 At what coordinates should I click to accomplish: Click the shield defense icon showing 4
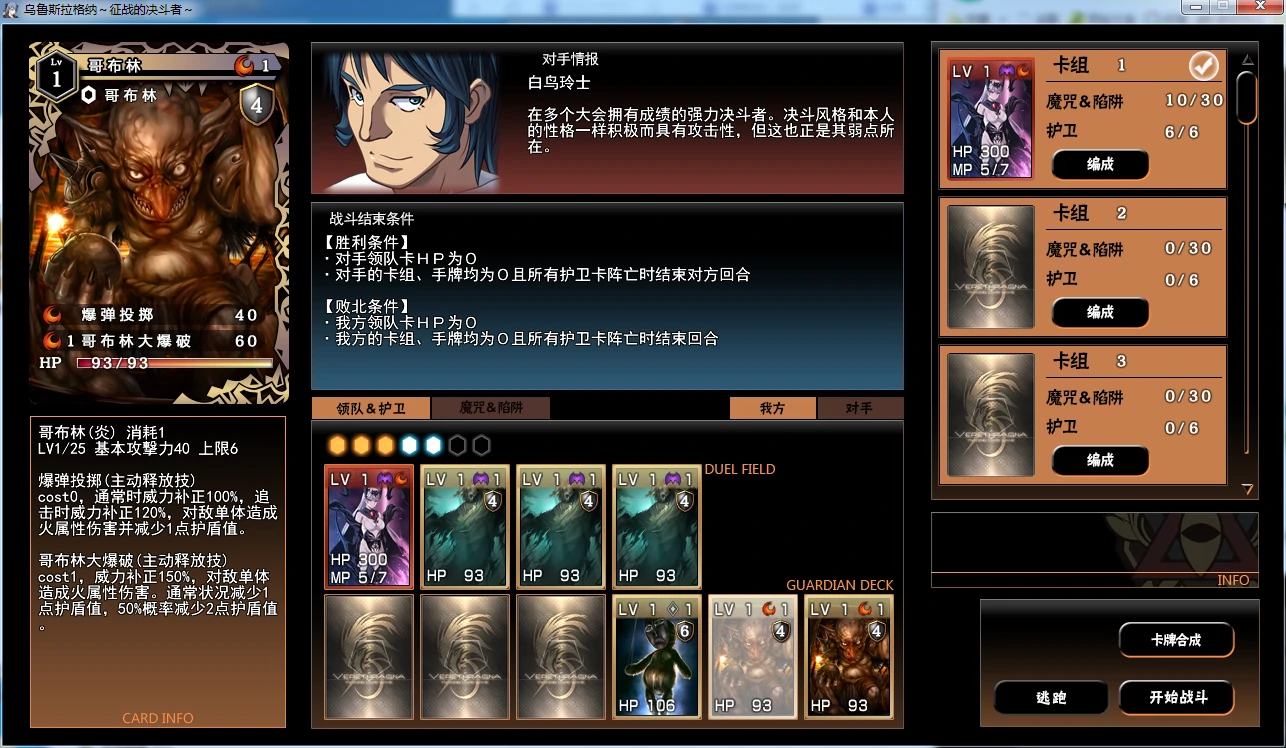coord(256,102)
